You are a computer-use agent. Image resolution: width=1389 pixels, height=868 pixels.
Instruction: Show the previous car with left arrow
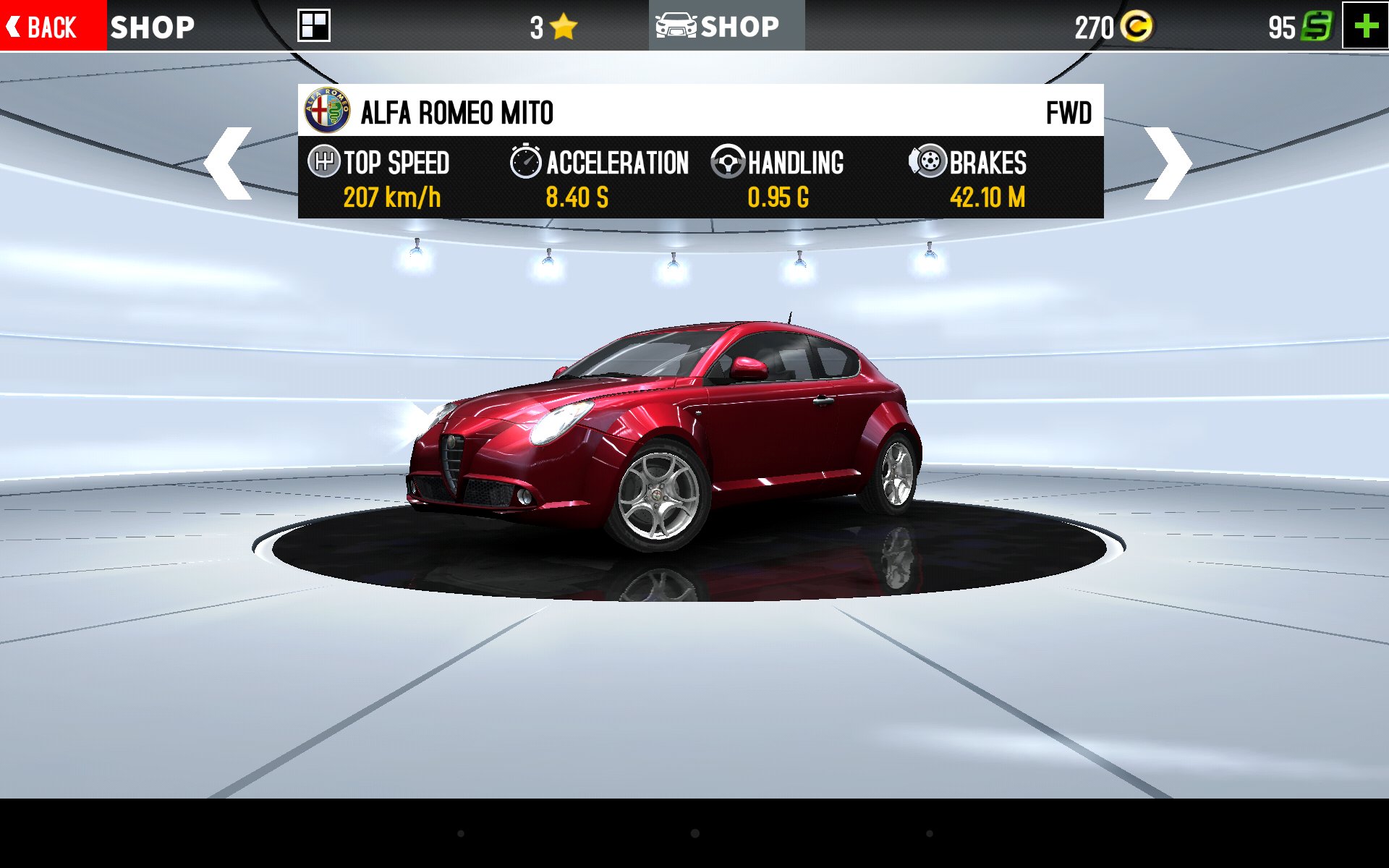click(229, 163)
